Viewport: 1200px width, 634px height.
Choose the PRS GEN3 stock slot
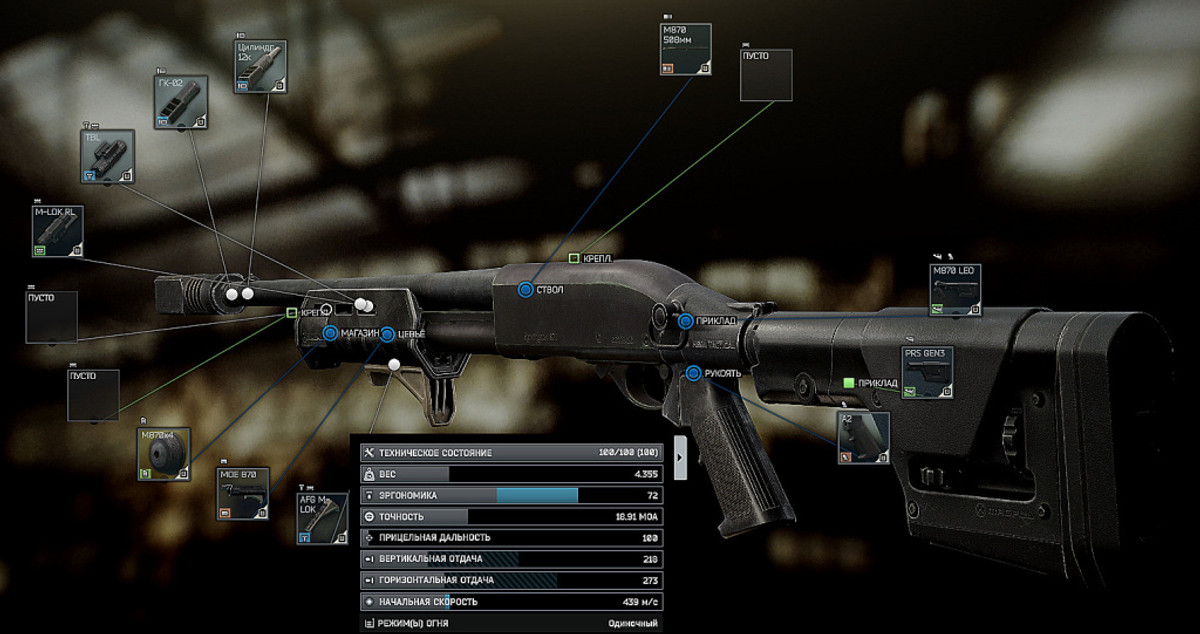[x=928, y=373]
